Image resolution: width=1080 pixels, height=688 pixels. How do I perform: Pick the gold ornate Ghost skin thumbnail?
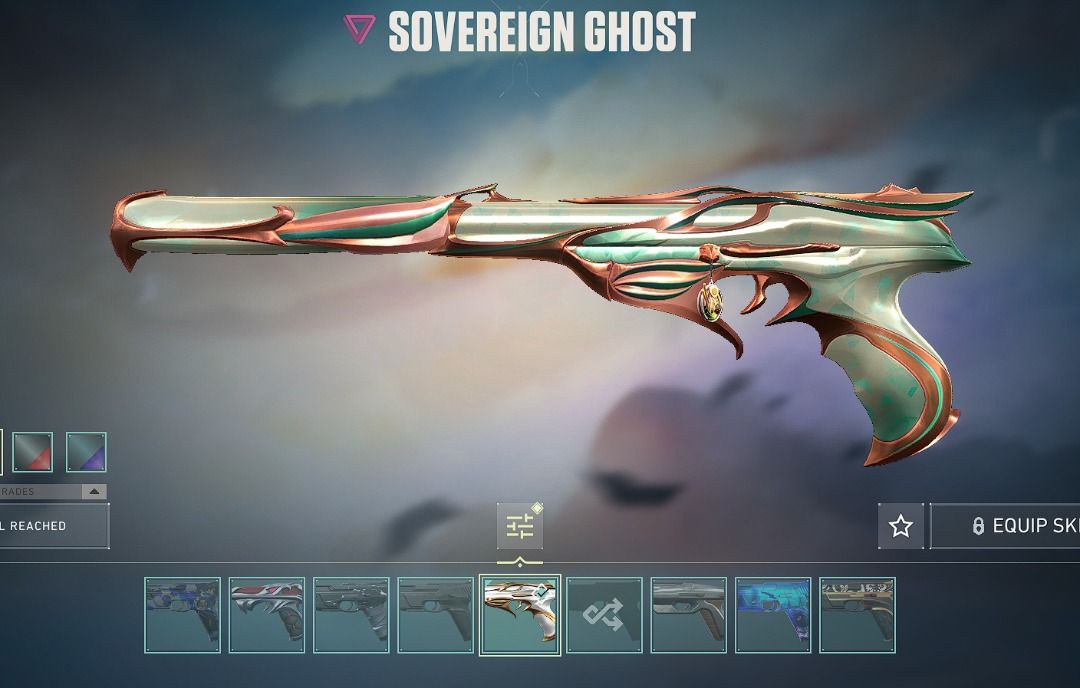(x=857, y=615)
